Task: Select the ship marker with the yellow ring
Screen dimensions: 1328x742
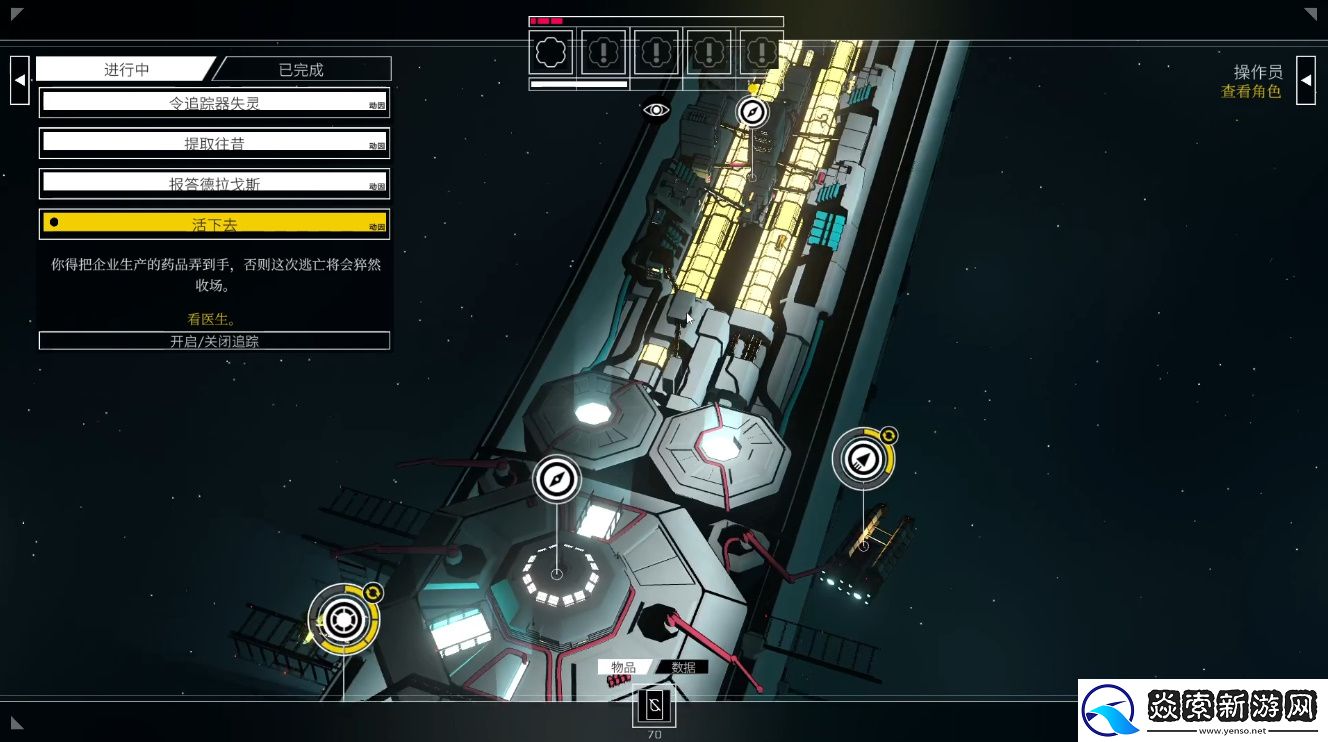Action: tap(862, 459)
